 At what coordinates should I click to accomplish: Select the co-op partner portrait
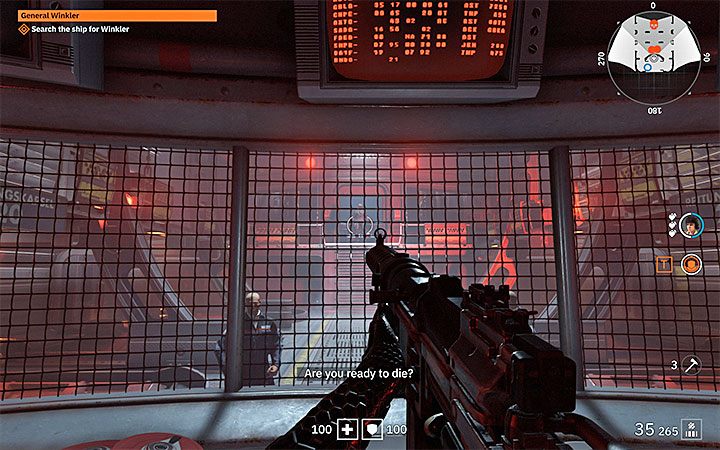point(690,228)
